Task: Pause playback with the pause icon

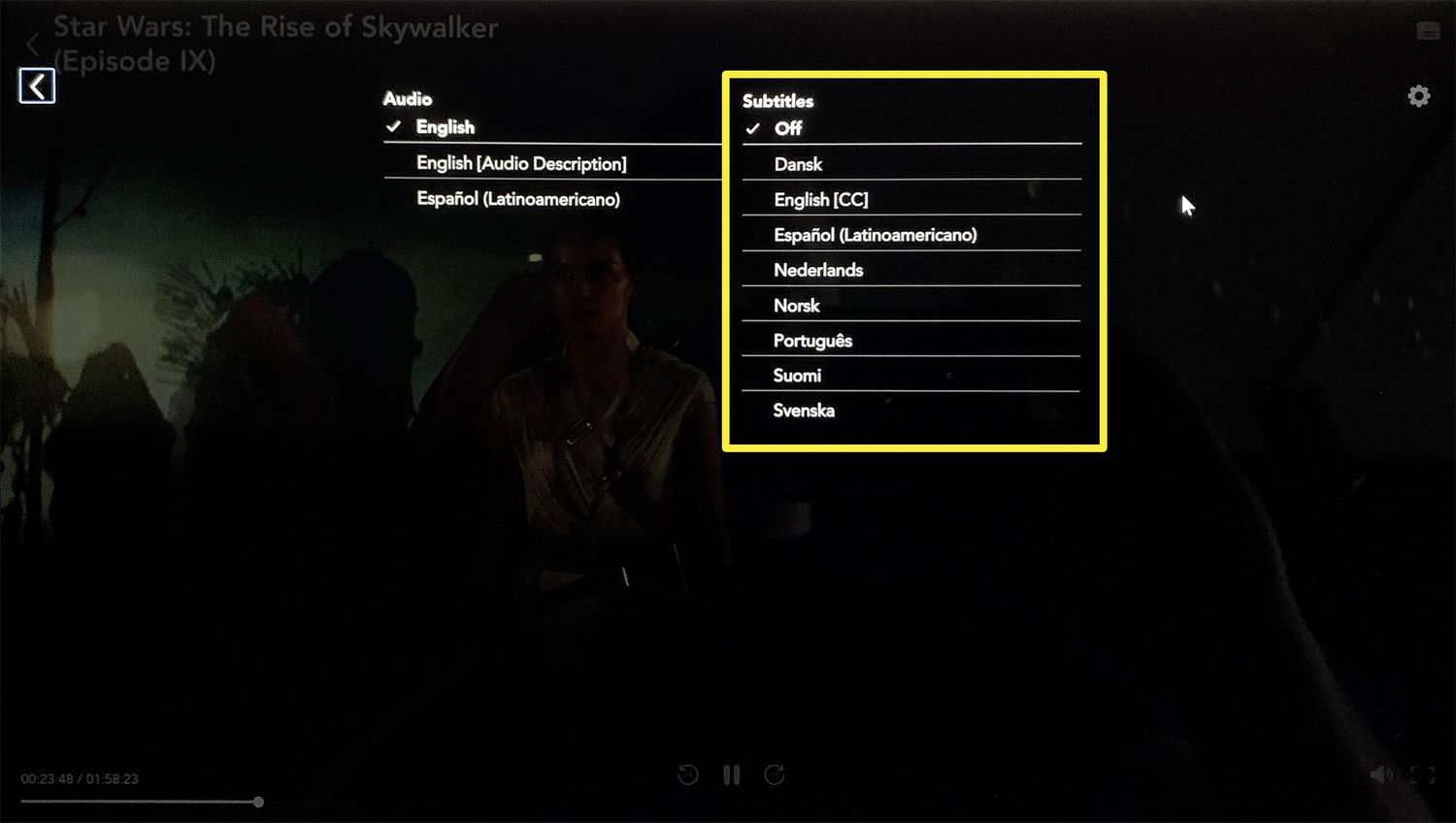Action: (x=731, y=774)
